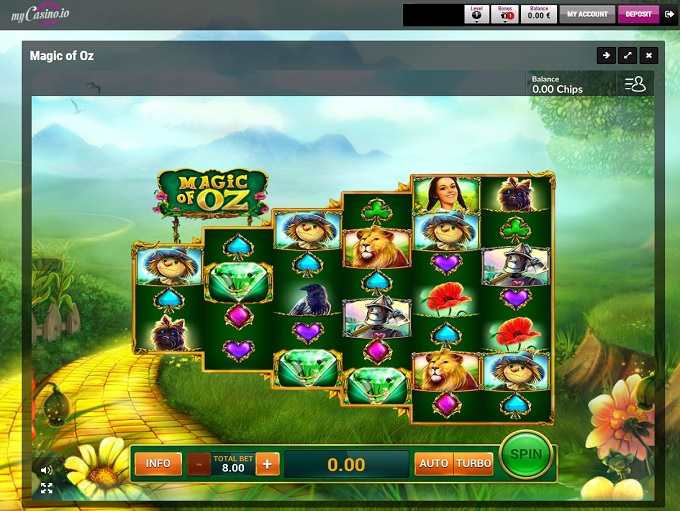
Task: Open the Bonus dropdown
Action: [x=505, y=14]
